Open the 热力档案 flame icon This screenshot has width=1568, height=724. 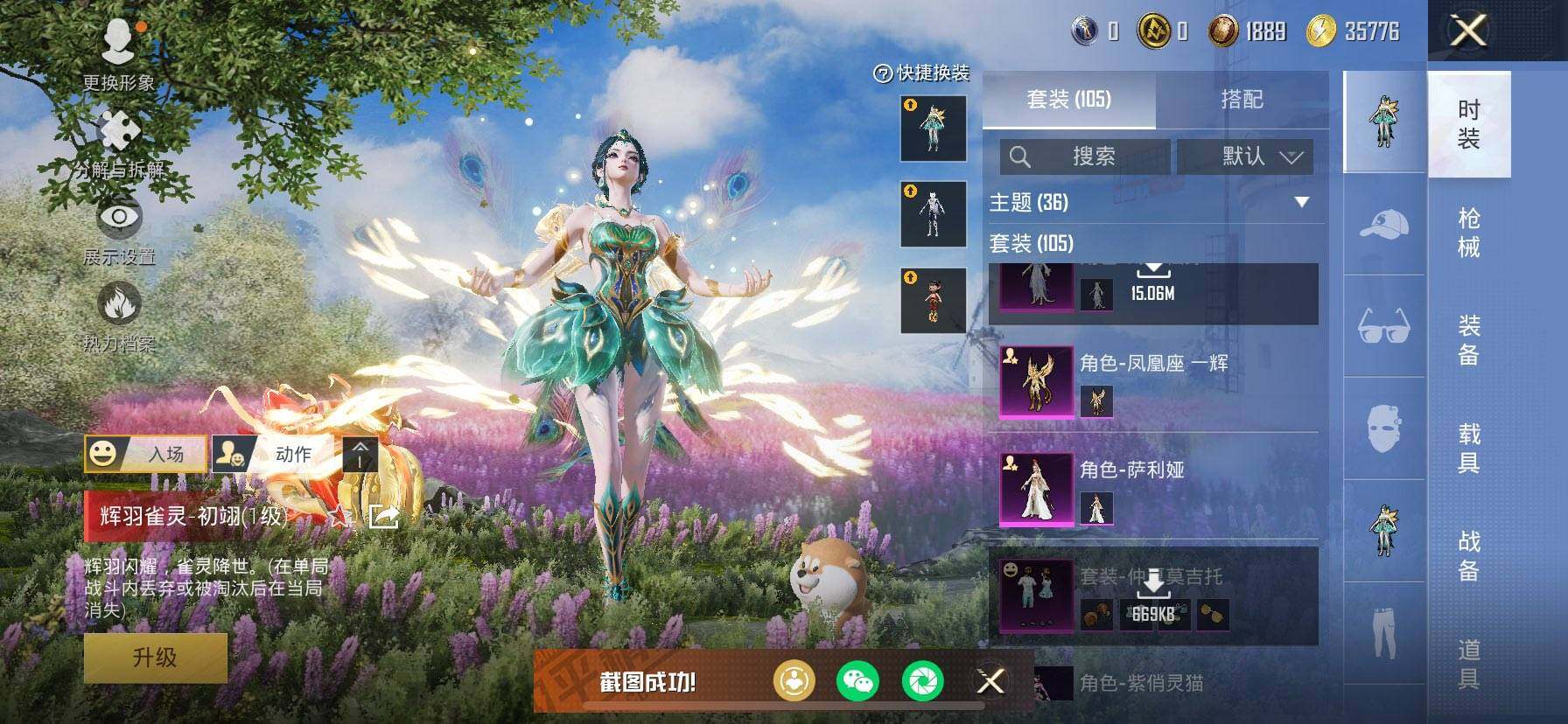[119, 317]
